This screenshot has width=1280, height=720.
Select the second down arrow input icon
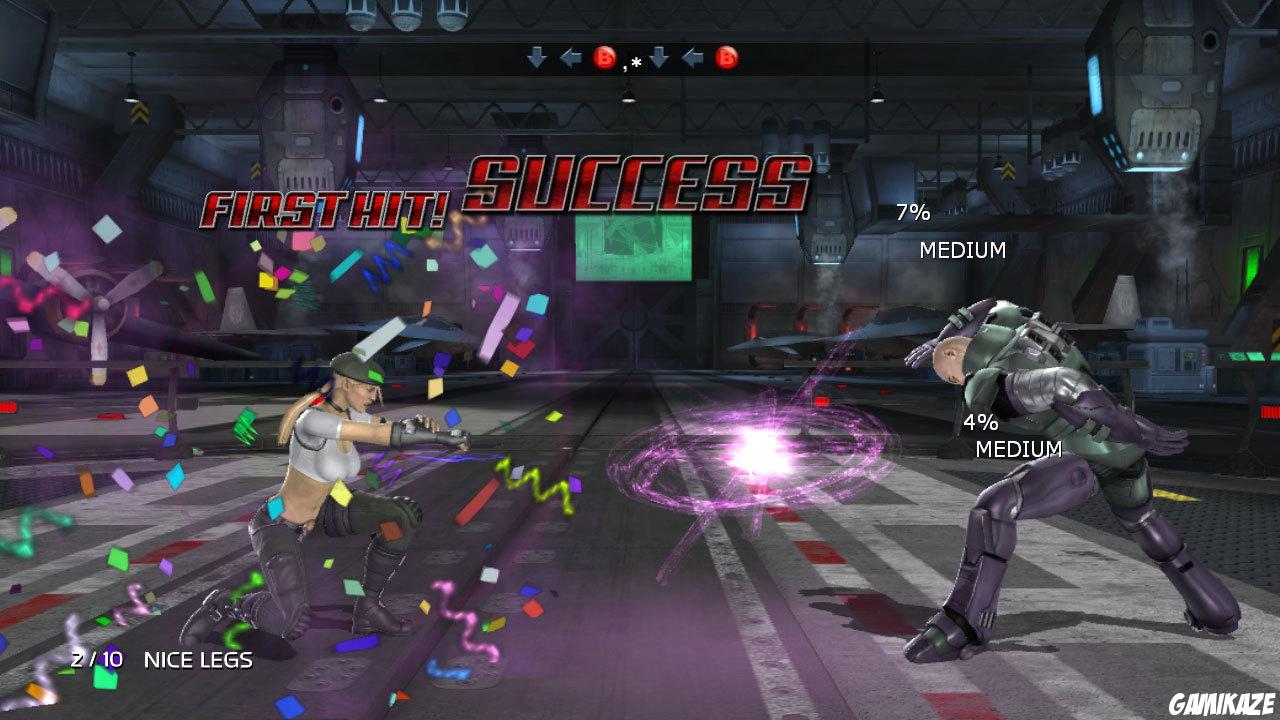[x=660, y=57]
